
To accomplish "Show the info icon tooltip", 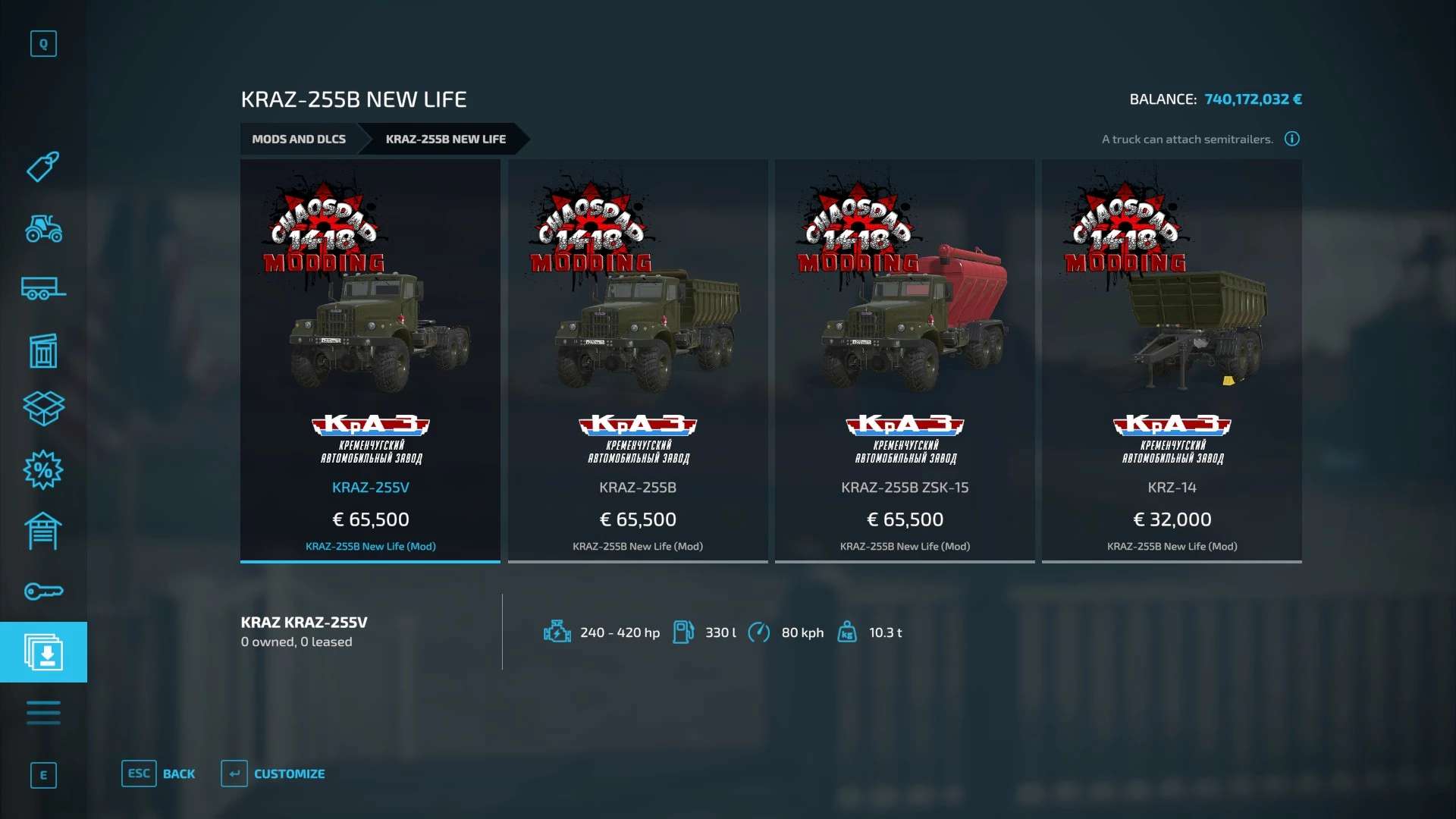I will tap(1292, 139).
